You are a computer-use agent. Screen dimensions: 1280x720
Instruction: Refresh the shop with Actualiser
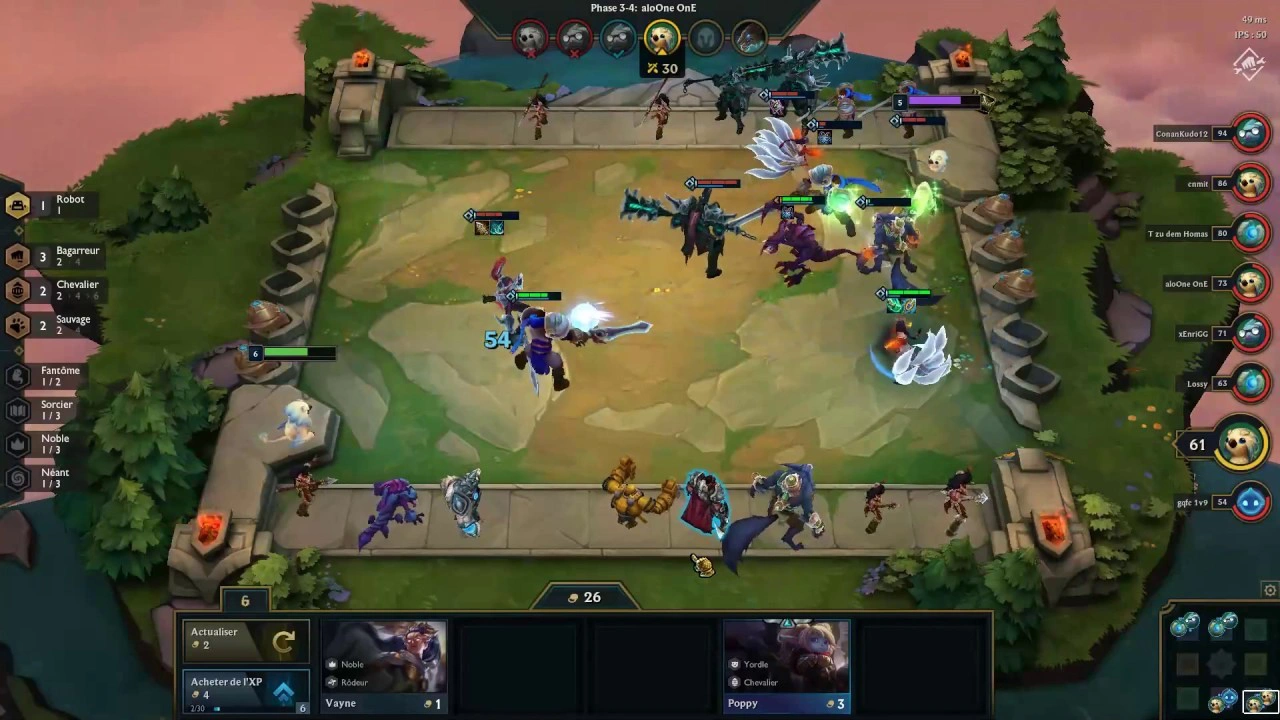(245, 641)
